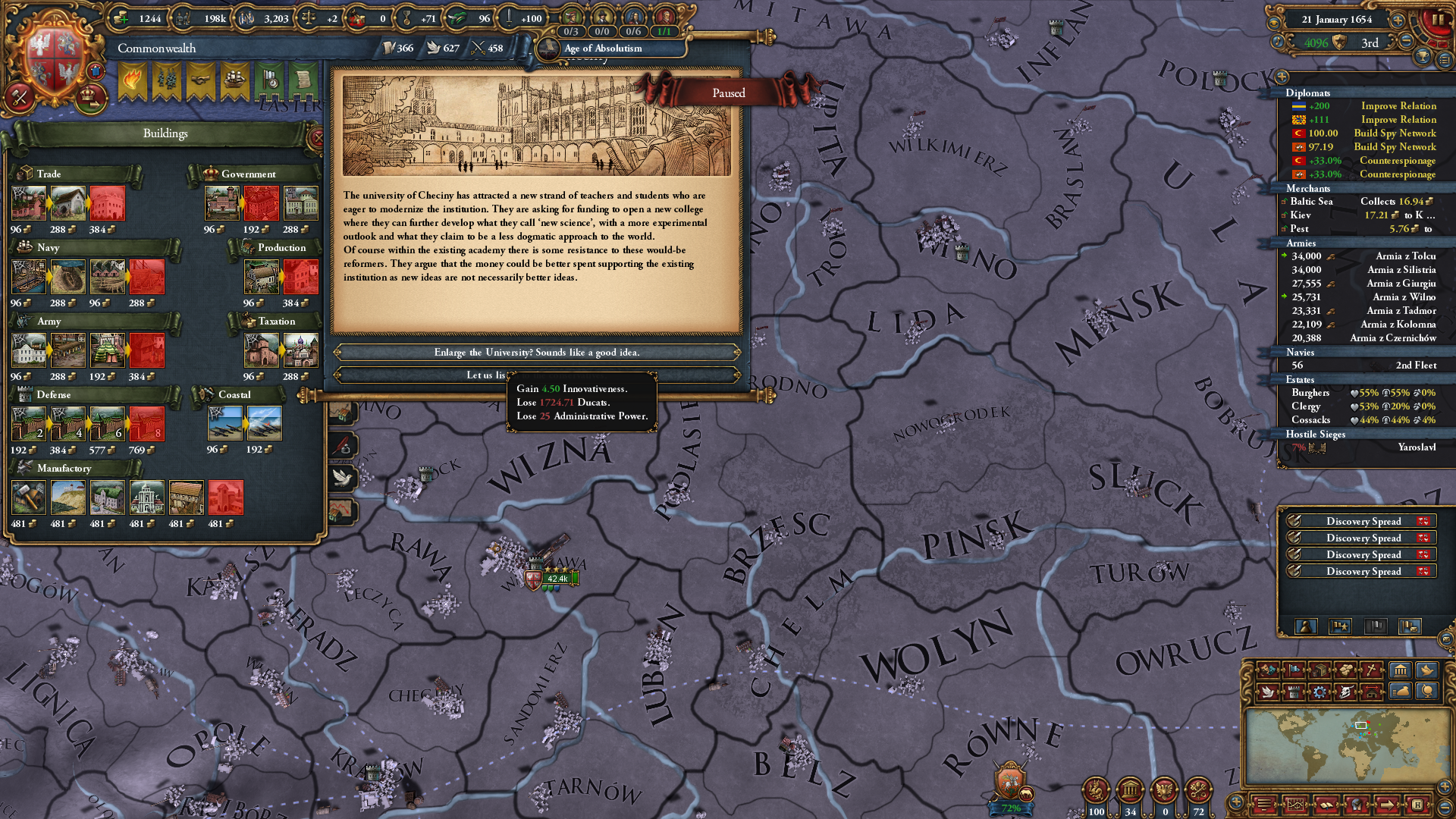1456x819 pixels.
Task: Expand outliner options with the plus icon
Action: 1282,76
